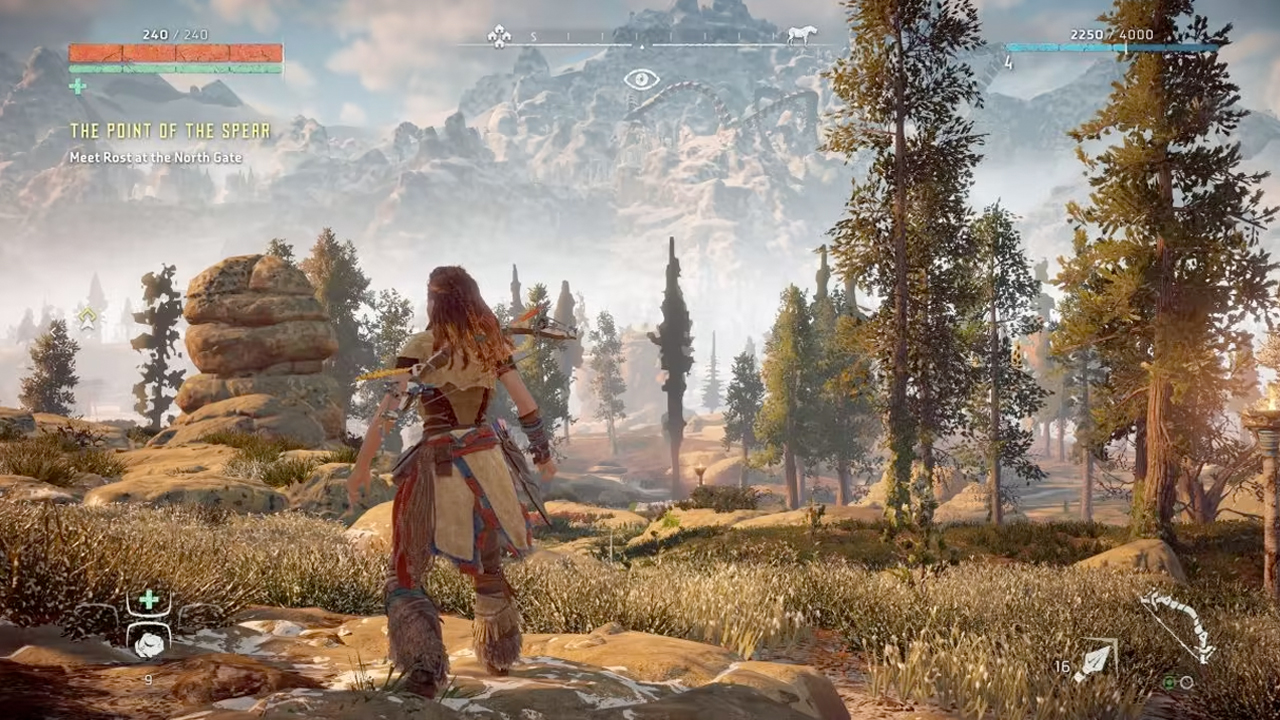Click the horse mount marker on the compass
This screenshot has width=1280, height=720.
[801, 35]
